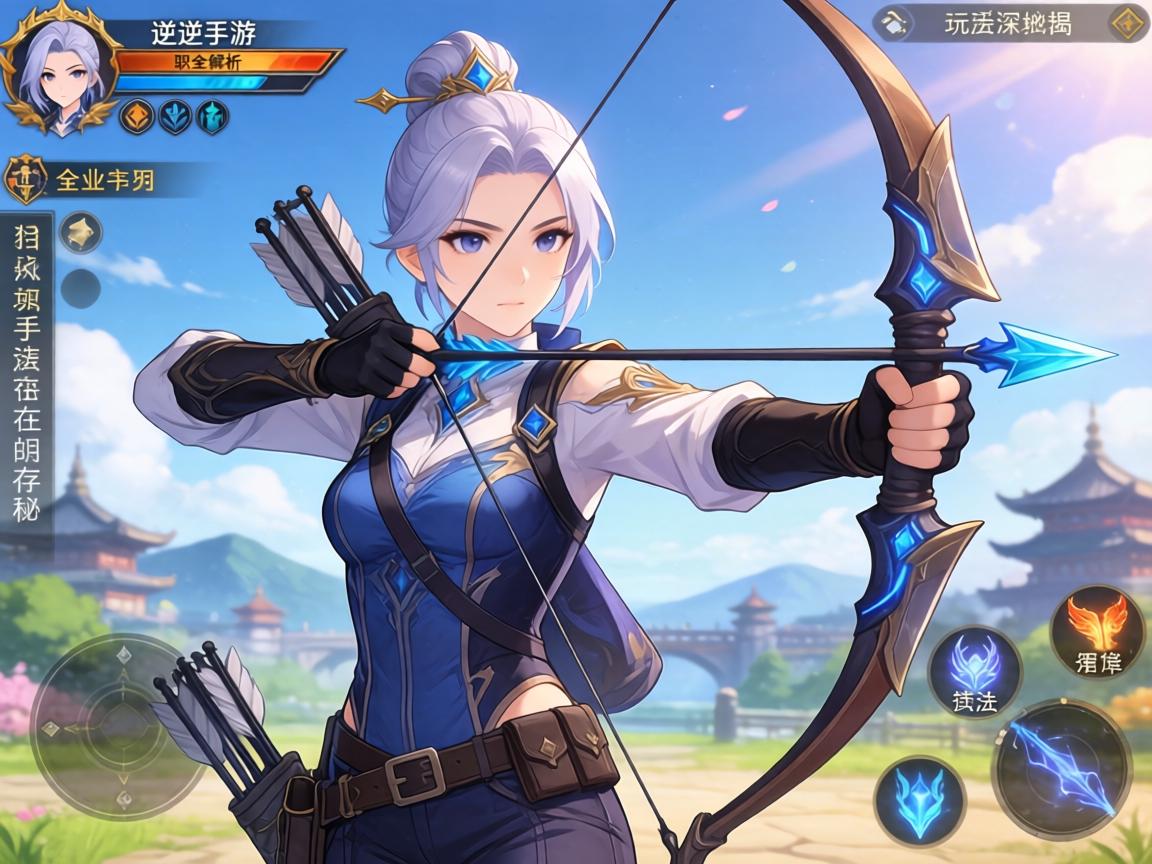Click the empty dark round button below the scroll
The width and height of the screenshot is (1152, 864).
click(80, 288)
